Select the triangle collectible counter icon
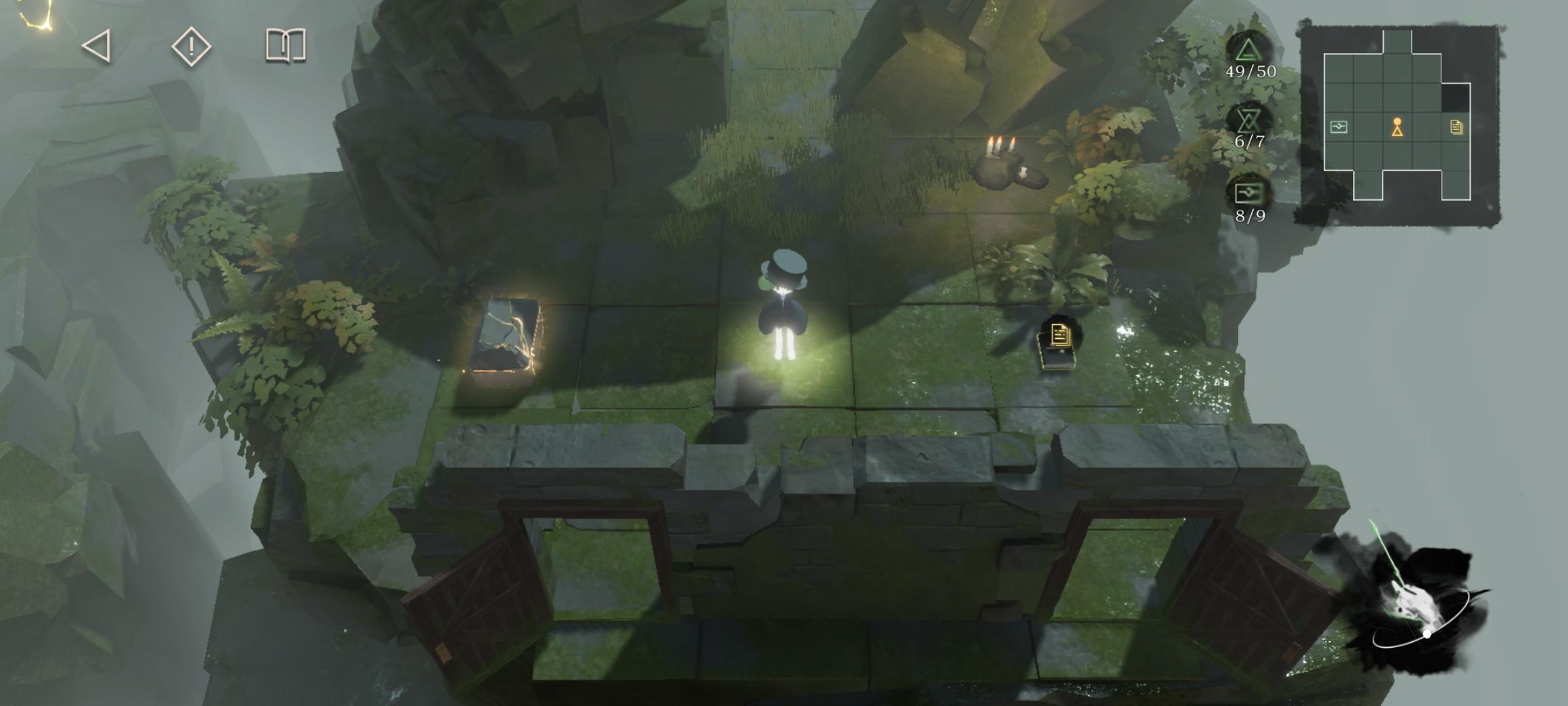The width and height of the screenshot is (1568, 706). [x=1249, y=50]
